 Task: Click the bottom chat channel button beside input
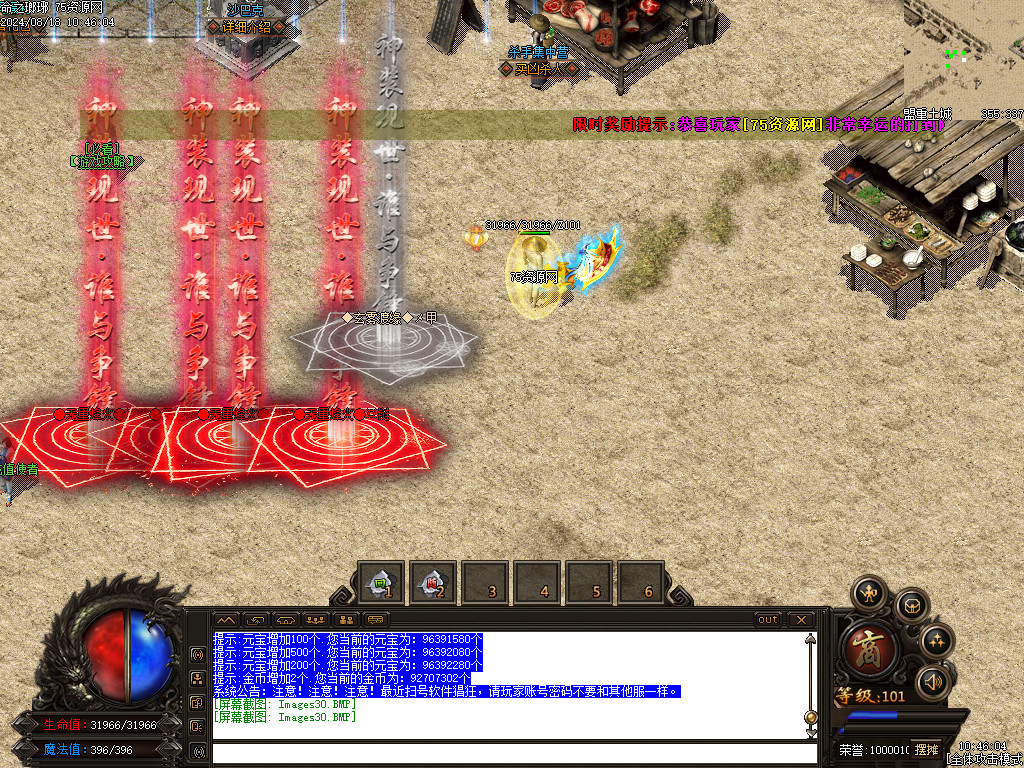coord(198,751)
